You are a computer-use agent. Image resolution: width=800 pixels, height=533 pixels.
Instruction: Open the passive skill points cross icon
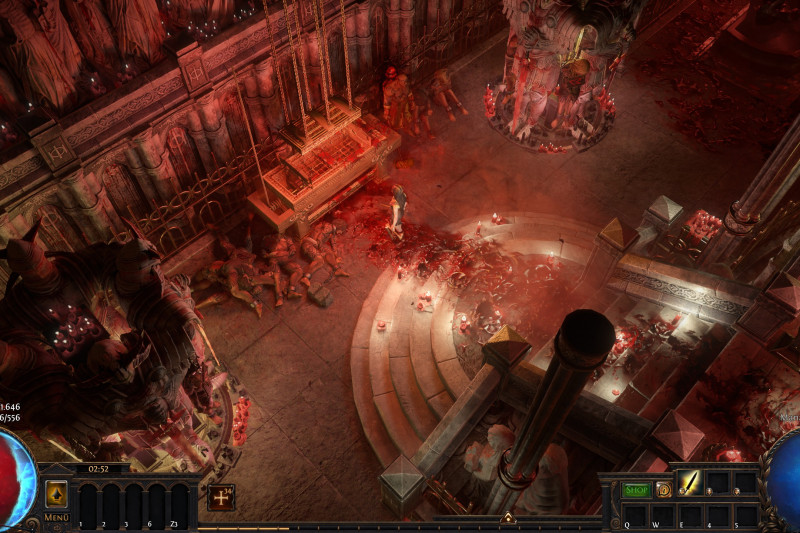pos(221,497)
